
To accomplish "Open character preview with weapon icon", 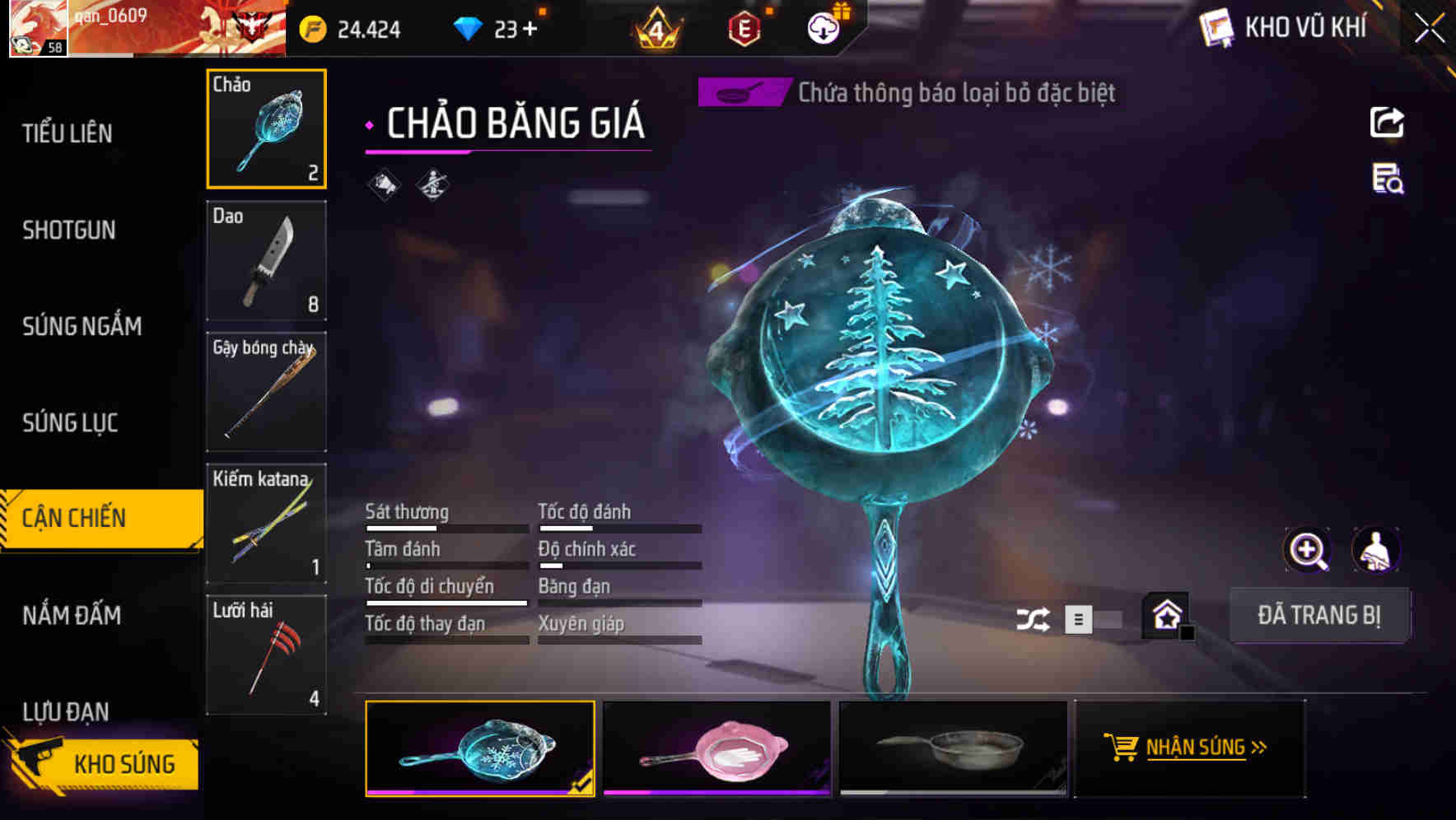I will click(x=1376, y=550).
